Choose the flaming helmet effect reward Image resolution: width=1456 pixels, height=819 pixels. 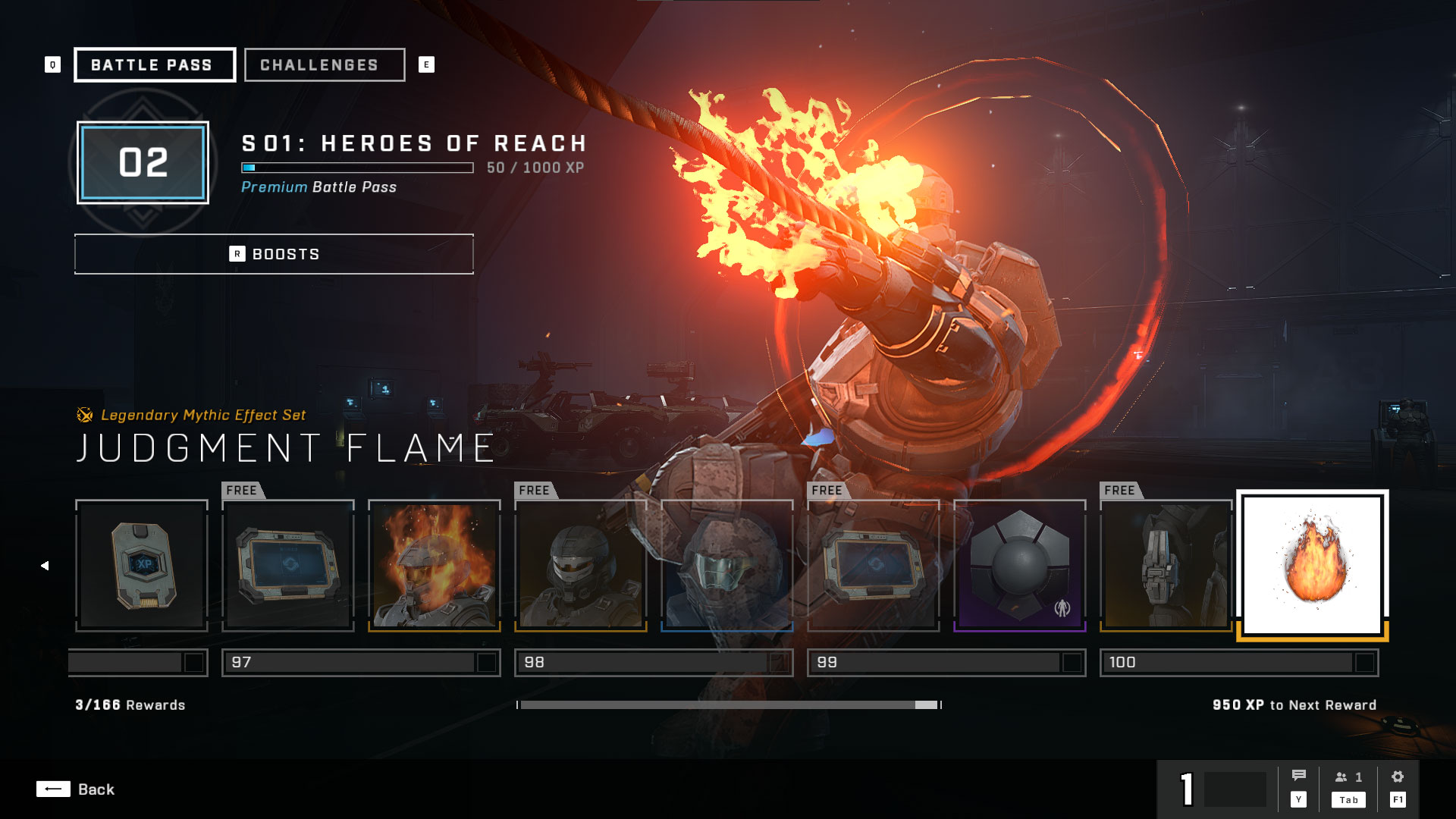click(435, 566)
